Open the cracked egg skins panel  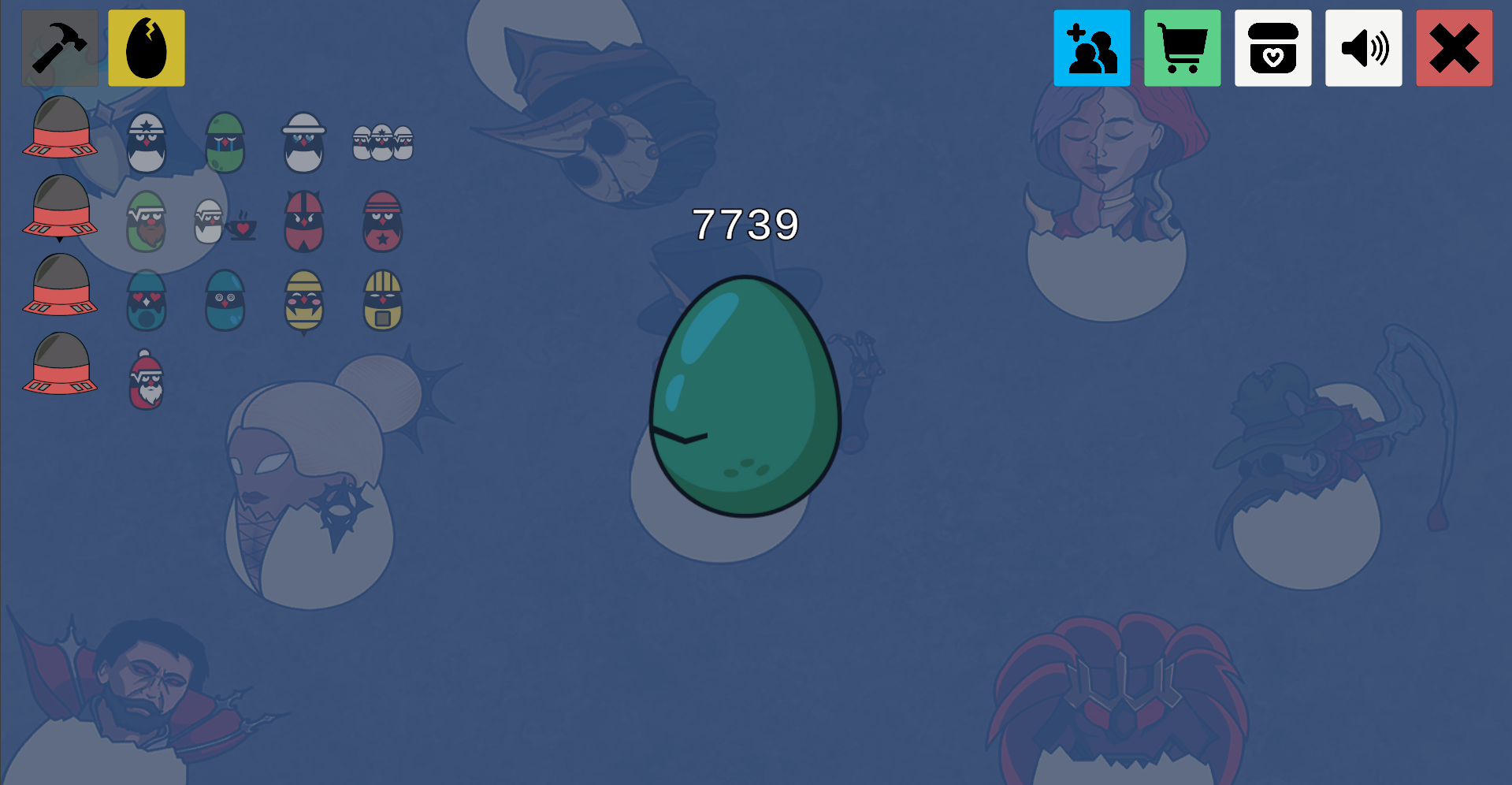coord(146,47)
